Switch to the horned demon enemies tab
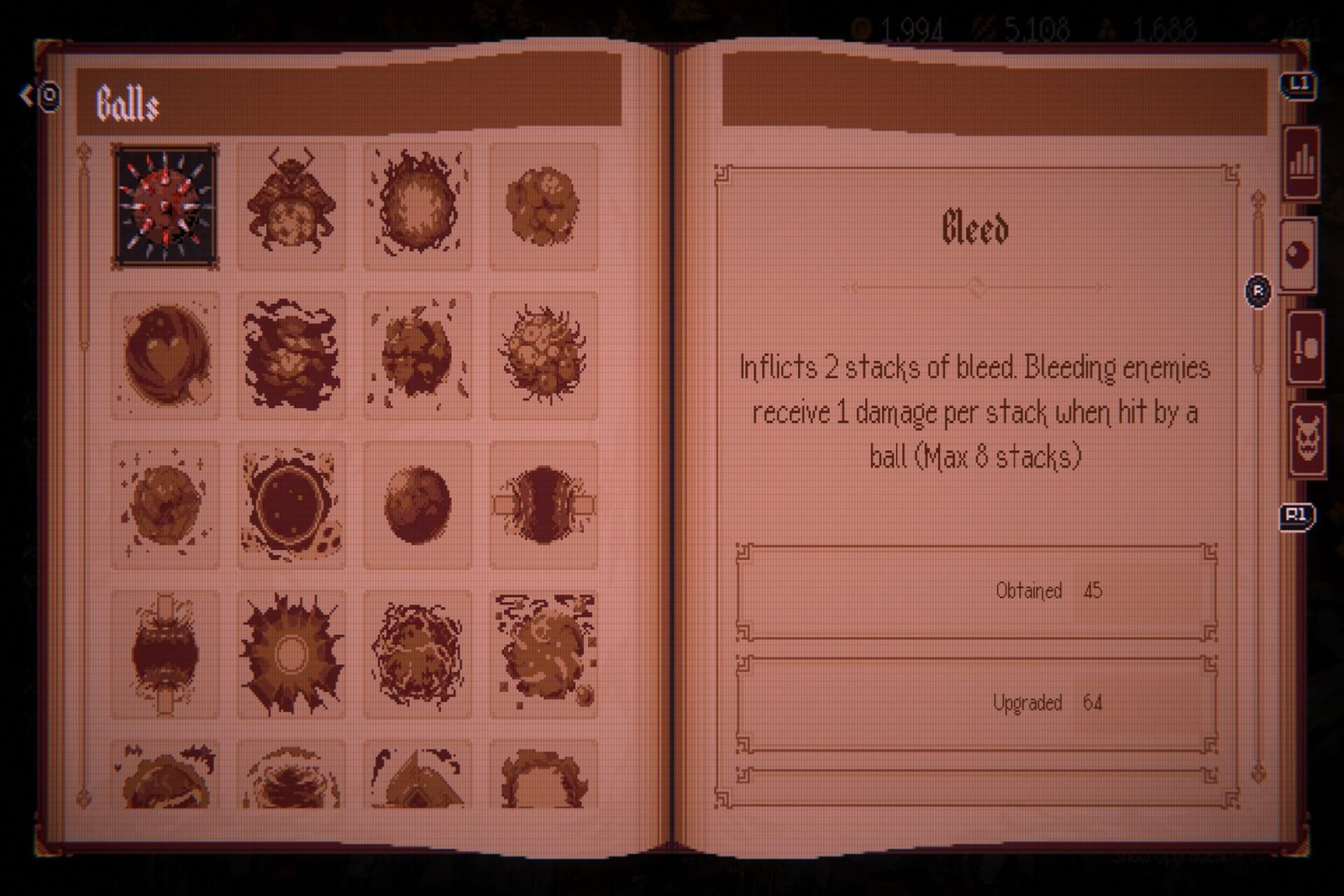The image size is (1344, 896). (1307, 440)
